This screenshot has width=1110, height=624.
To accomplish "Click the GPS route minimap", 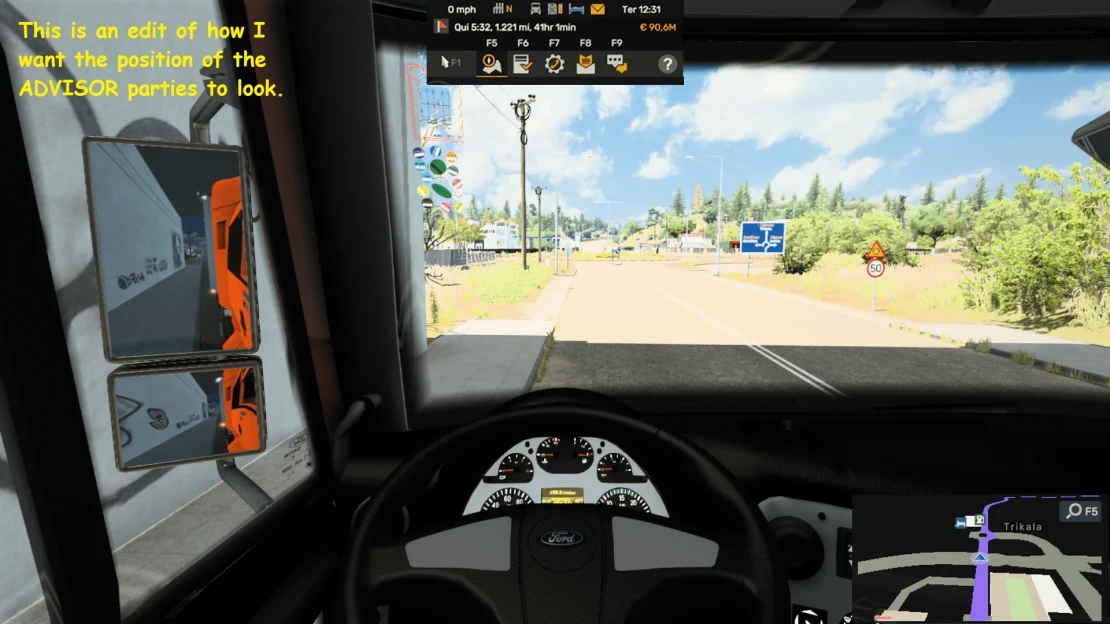I will click(980, 570).
